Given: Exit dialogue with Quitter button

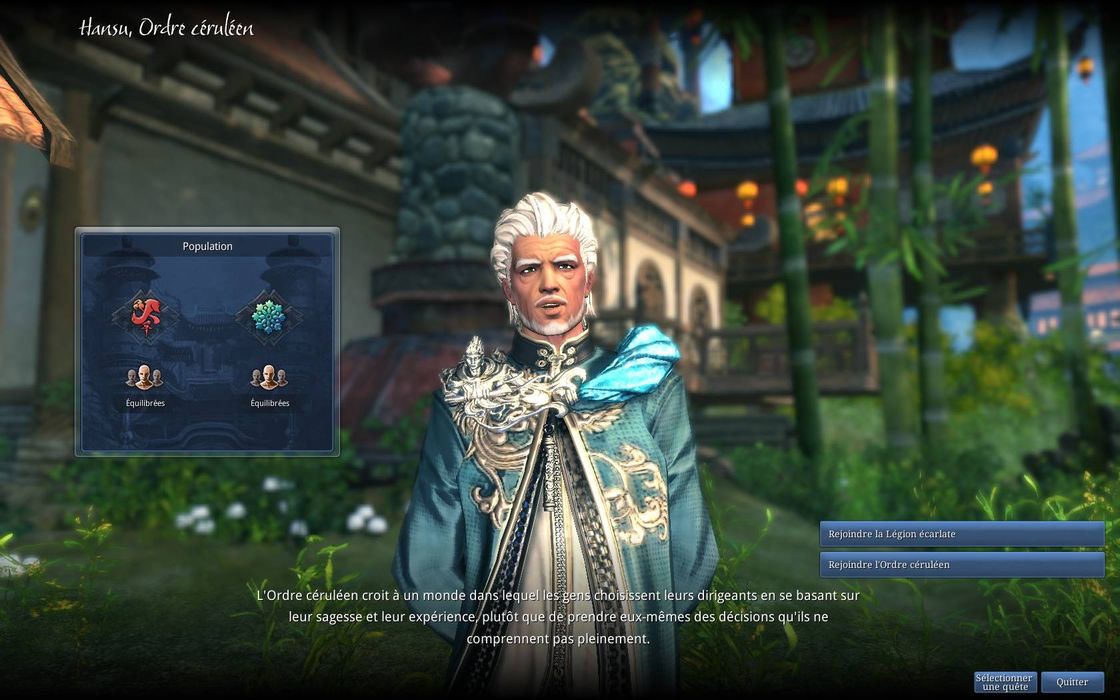Looking at the screenshot, I should [1072, 682].
